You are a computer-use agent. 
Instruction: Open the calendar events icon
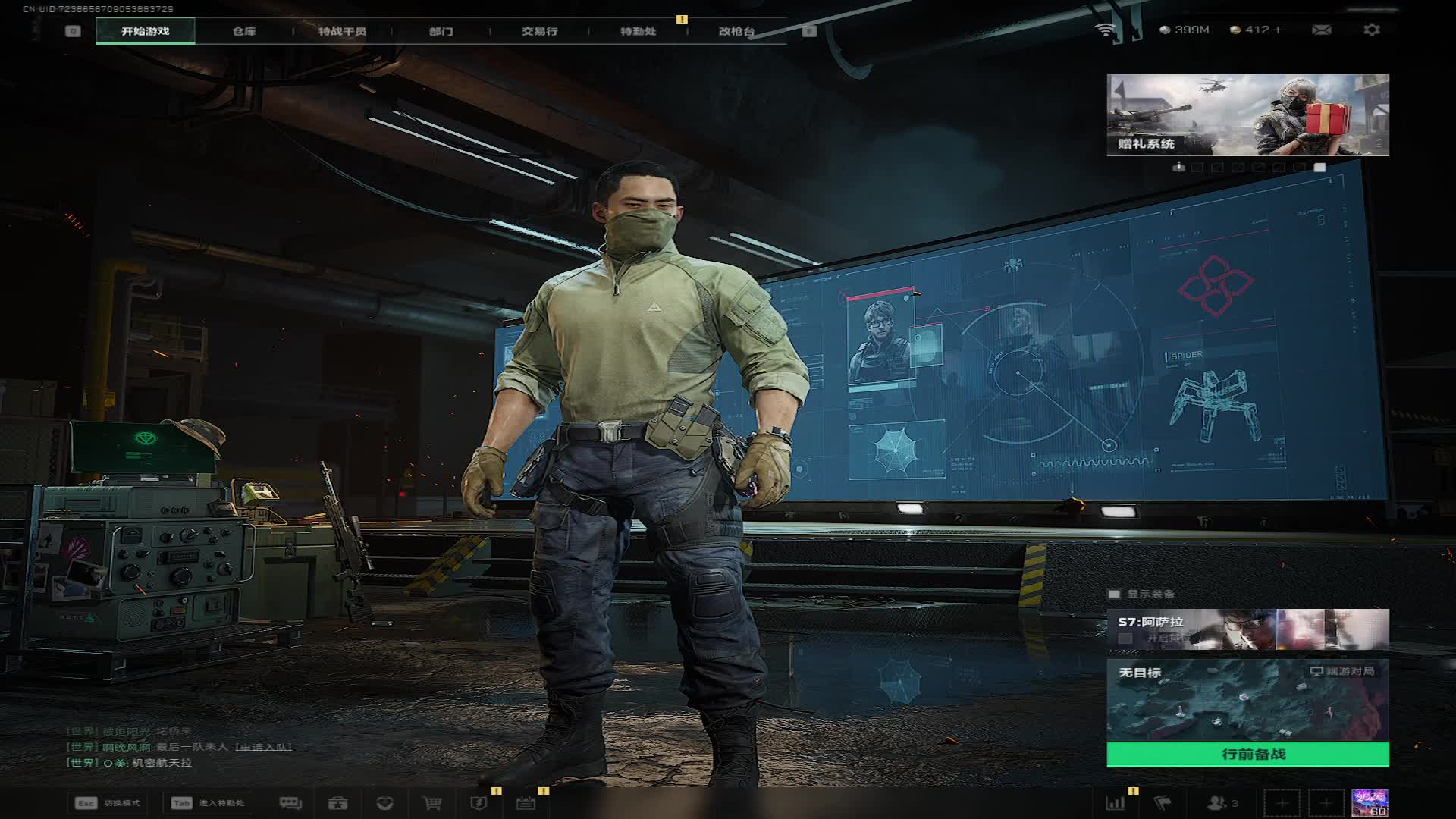tap(526, 803)
